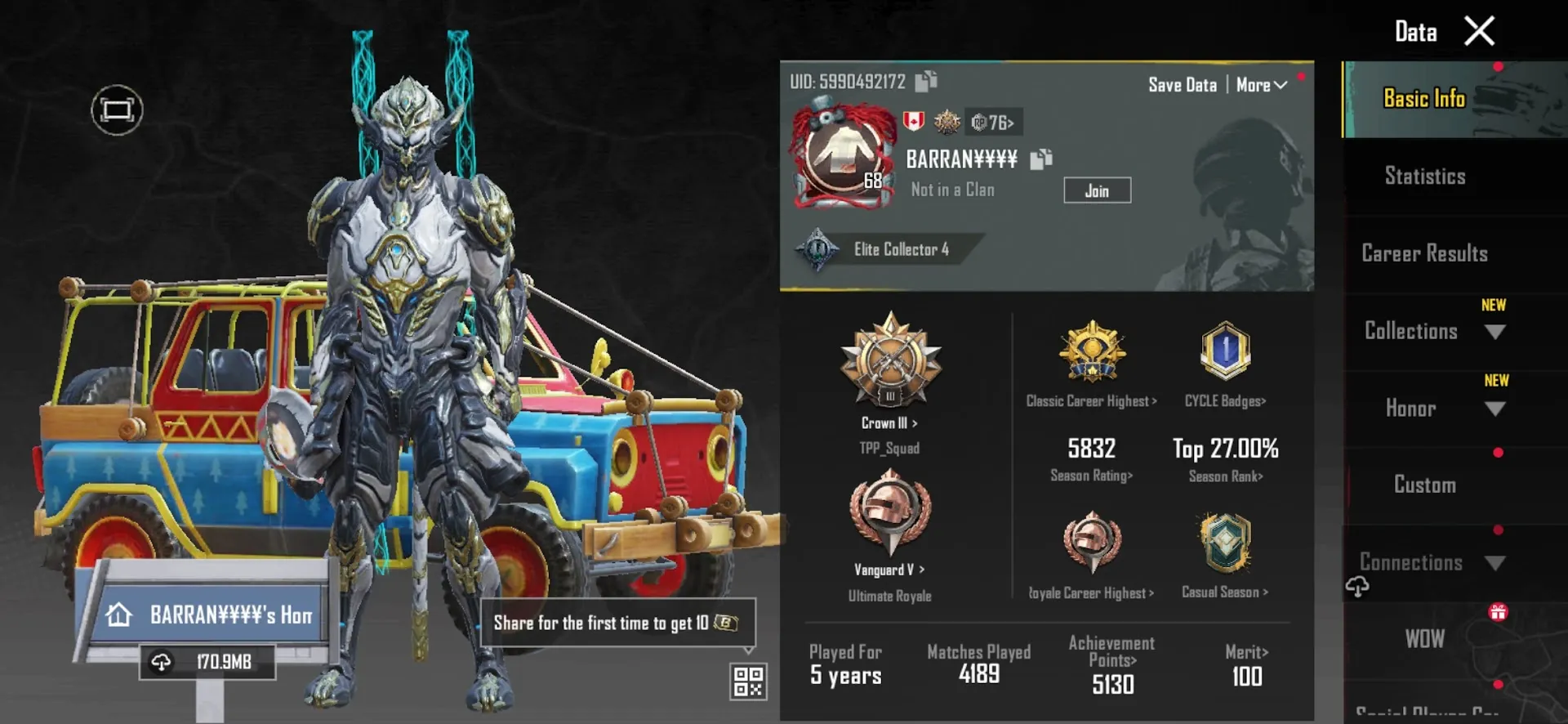Image resolution: width=1568 pixels, height=724 pixels.
Task: Click the Save Data link
Action: pos(1182,84)
